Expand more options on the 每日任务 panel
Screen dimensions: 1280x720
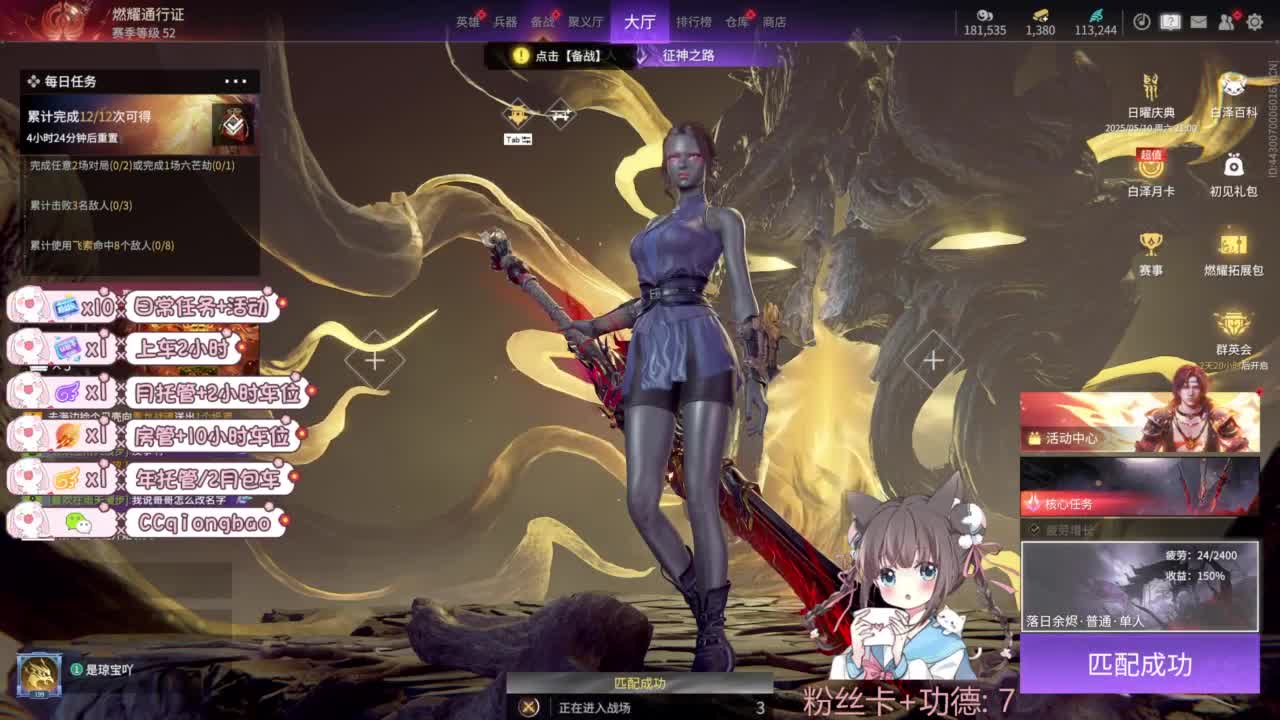point(237,80)
